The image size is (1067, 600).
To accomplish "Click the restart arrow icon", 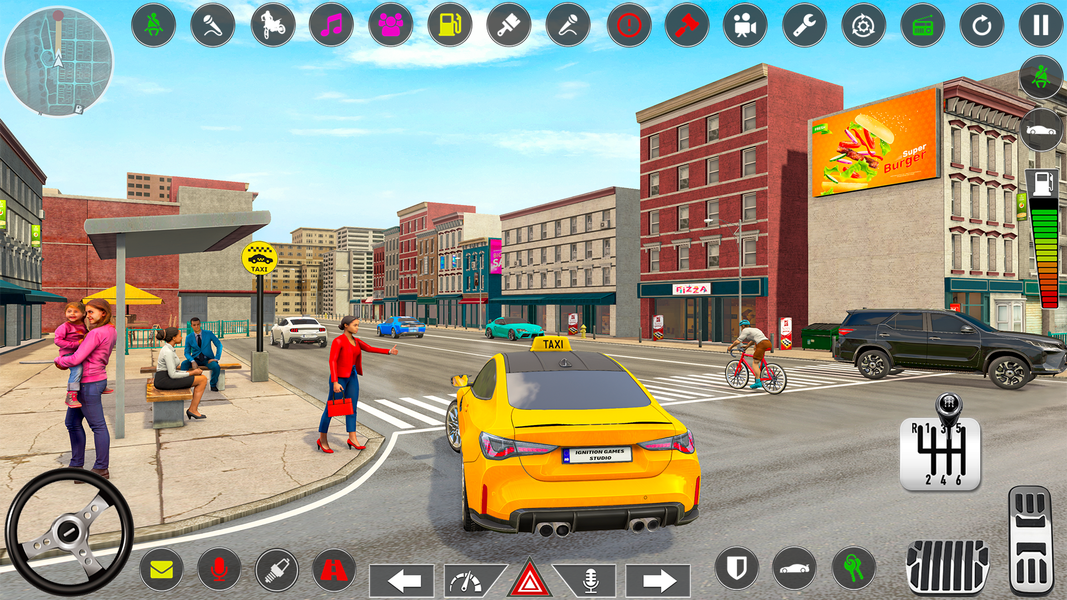I will pyautogui.click(x=981, y=26).
